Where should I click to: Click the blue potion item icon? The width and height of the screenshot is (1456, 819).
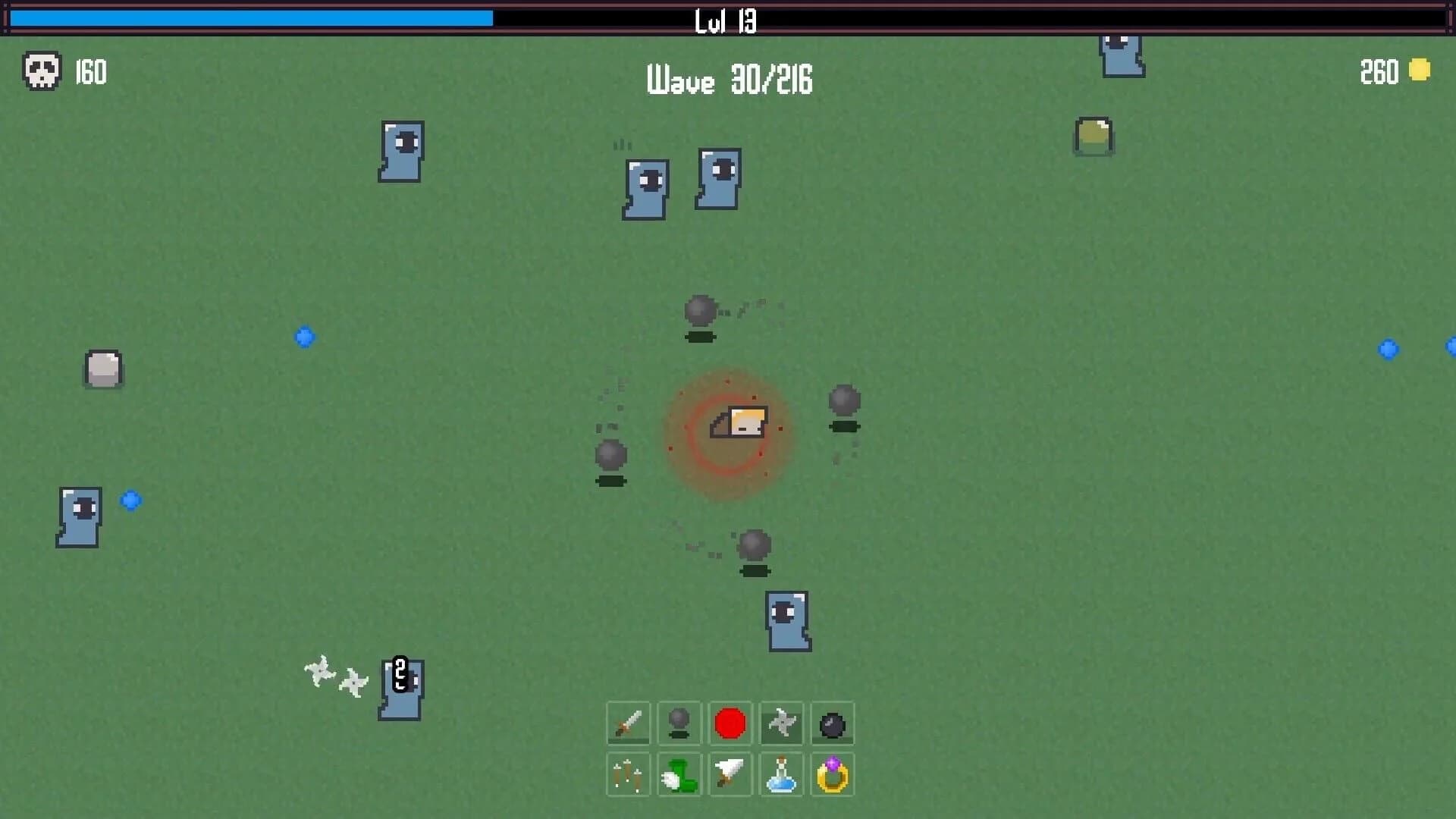[781, 774]
